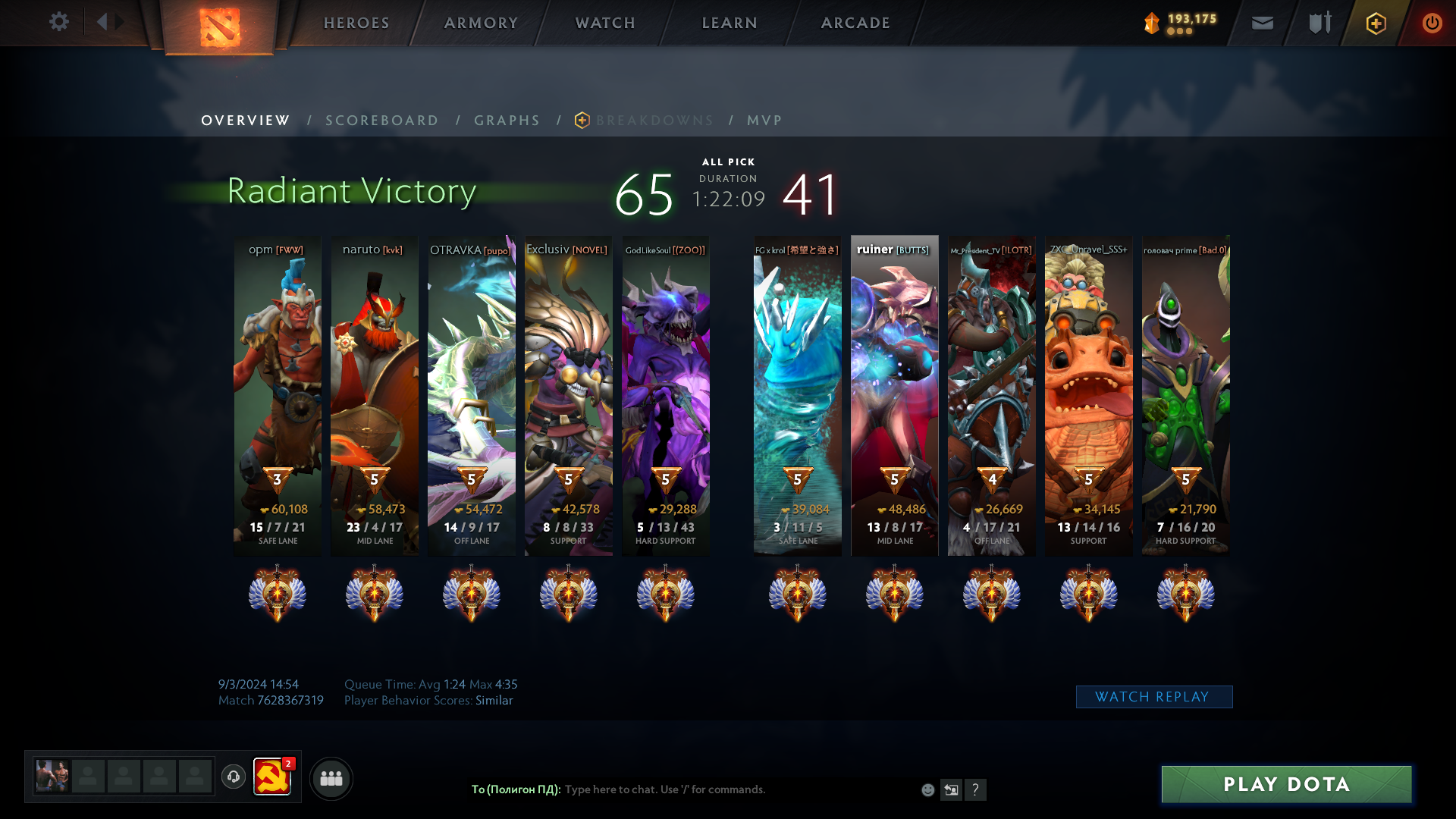The image size is (1456, 819).
Task: Open the settings gear menu
Action: (58, 22)
